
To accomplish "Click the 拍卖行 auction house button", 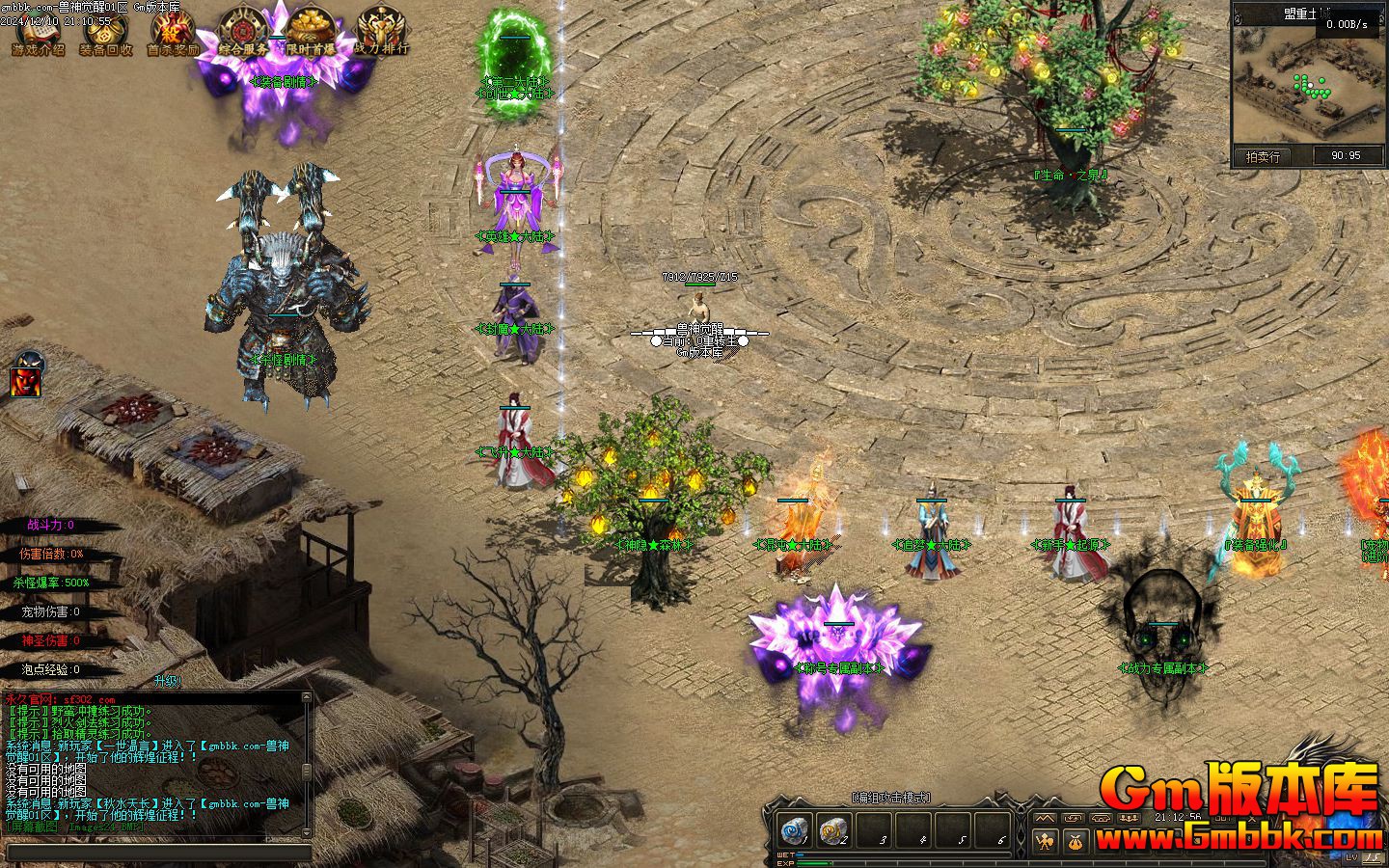I will click(1264, 156).
